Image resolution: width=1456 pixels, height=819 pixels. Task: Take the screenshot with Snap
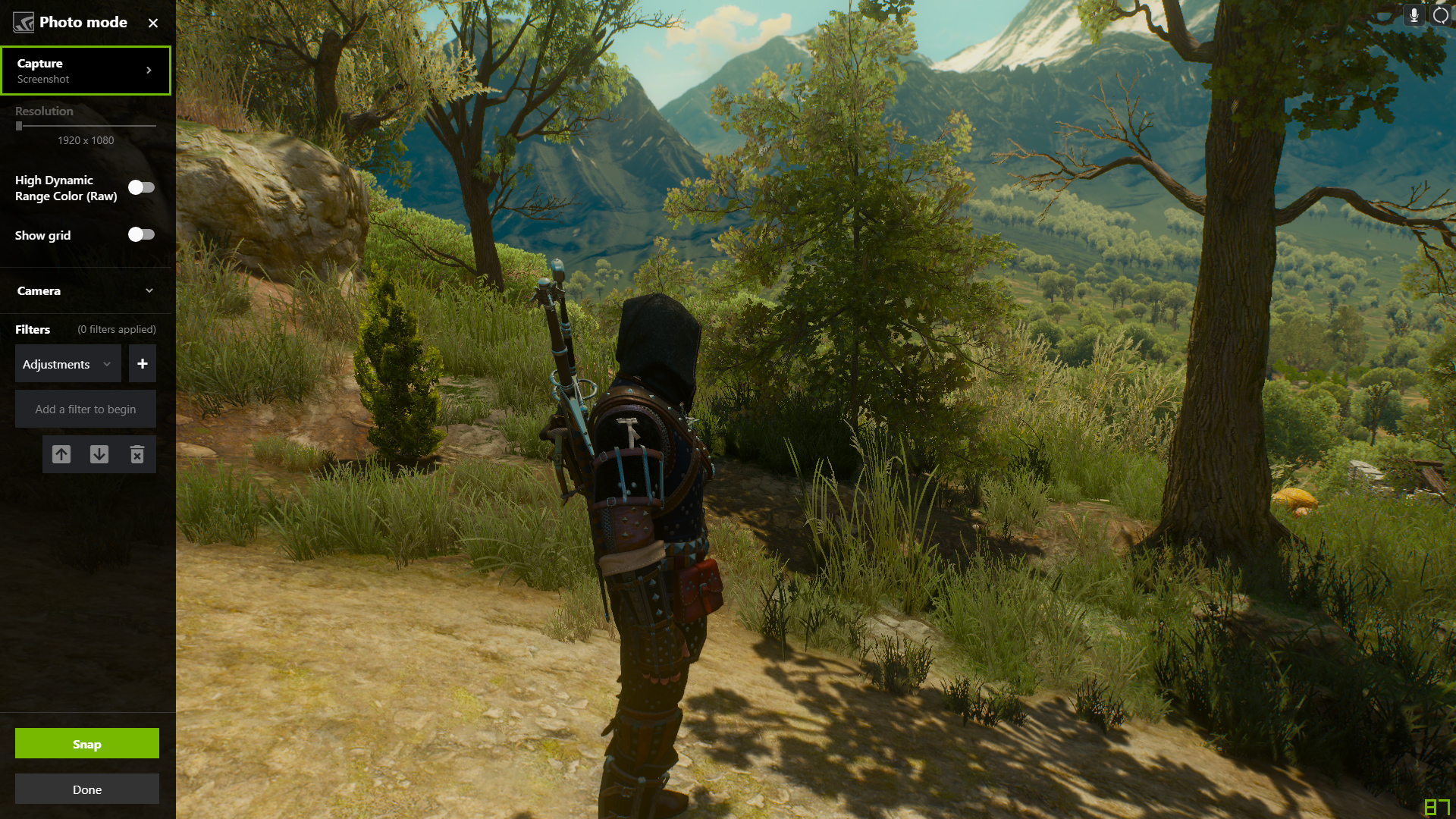pos(87,744)
